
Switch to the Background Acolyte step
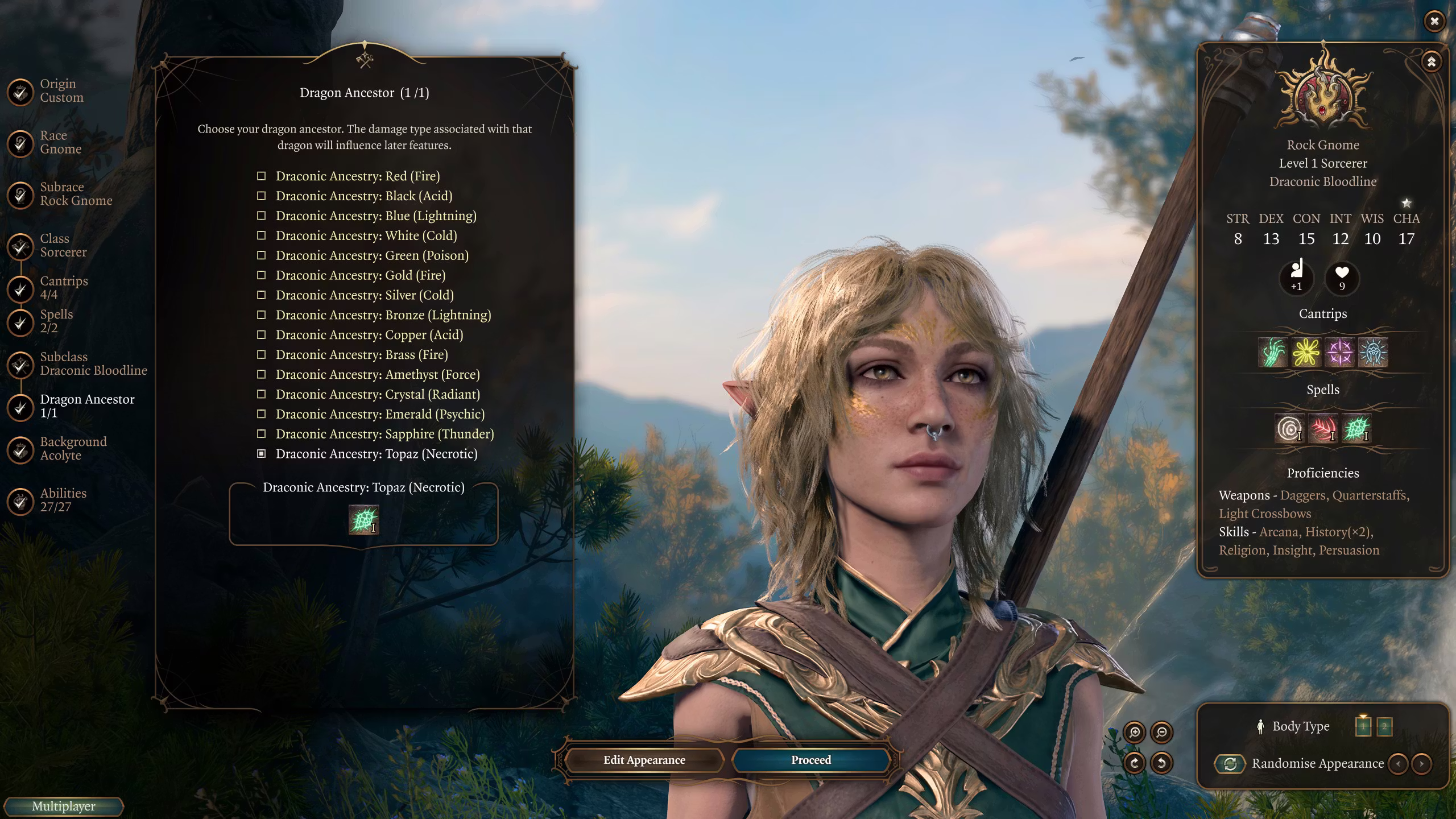pyautogui.click(x=73, y=449)
